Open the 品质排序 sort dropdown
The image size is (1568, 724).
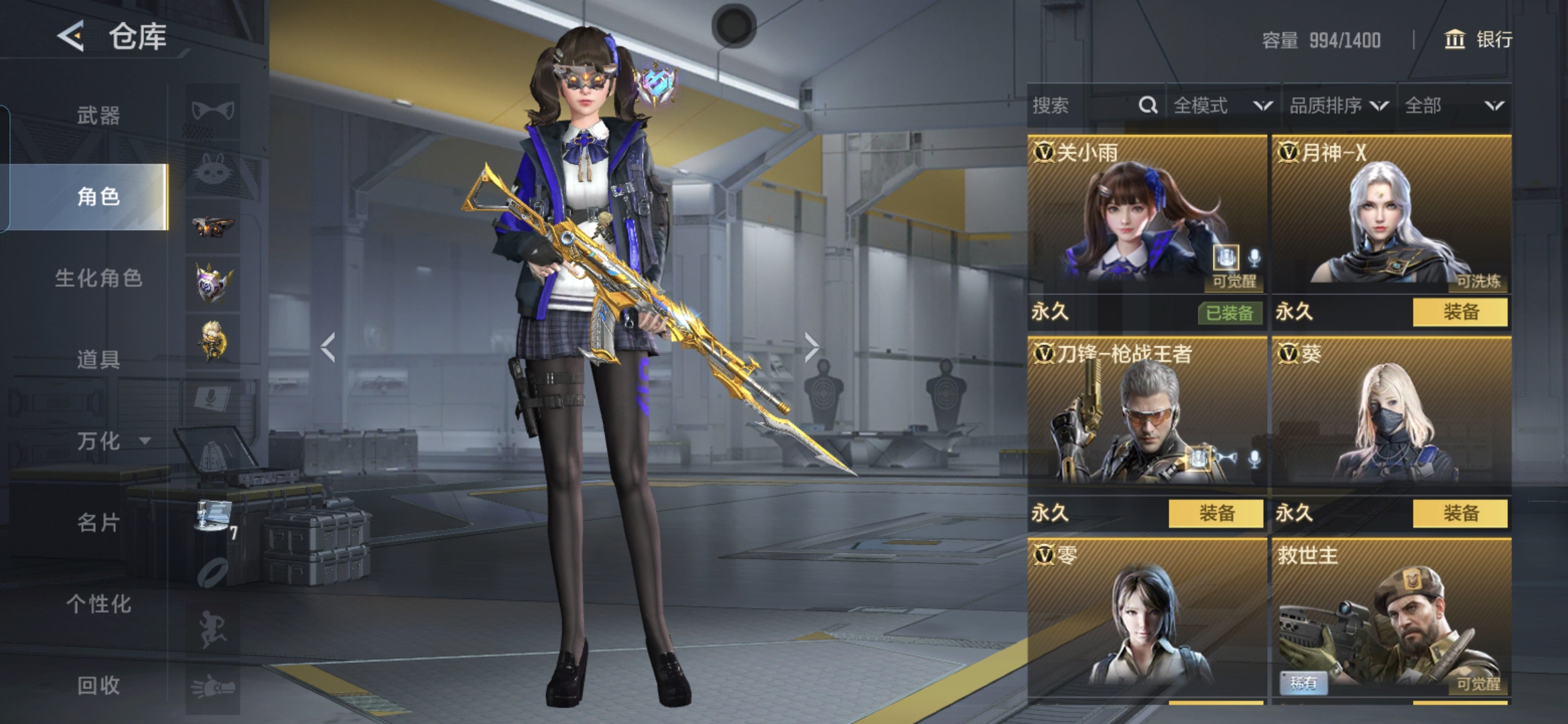pyautogui.click(x=1337, y=105)
